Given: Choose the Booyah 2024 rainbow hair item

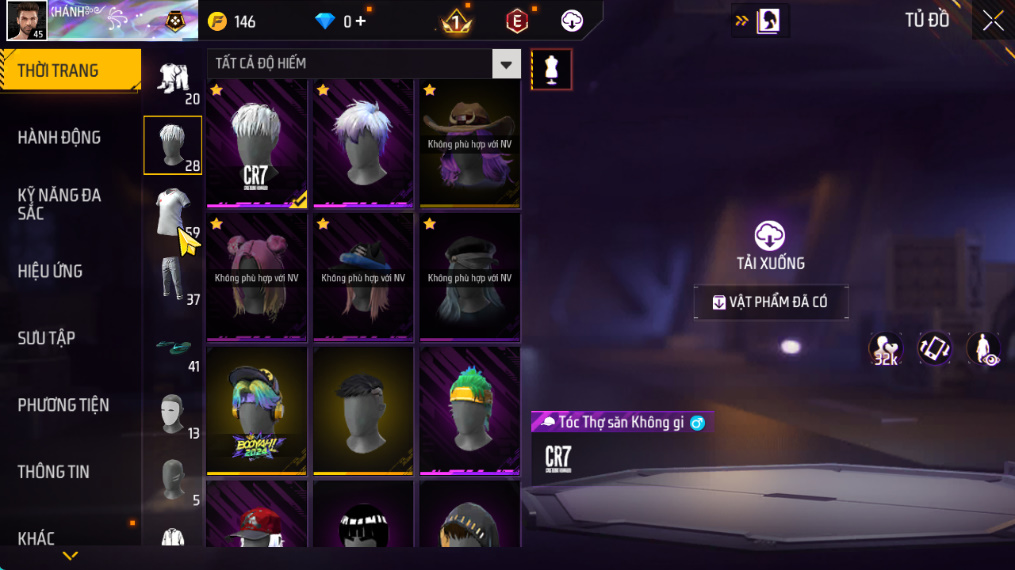Looking at the screenshot, I should pos(257,410).
